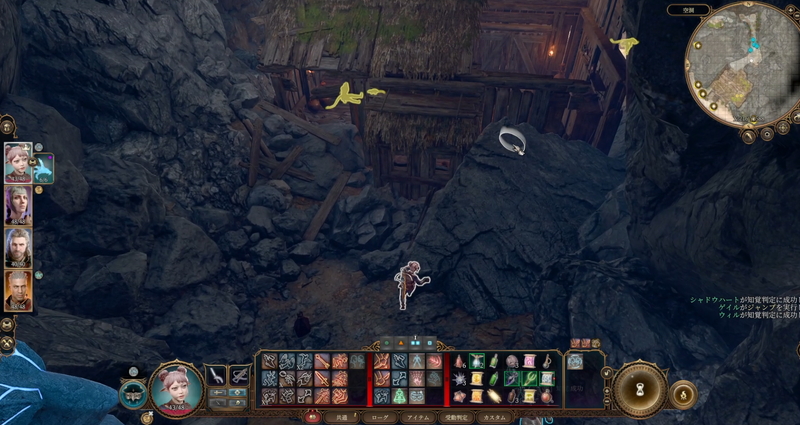Switch to the アイテム hotbar tab

pyautogui.click(x=417, y=416)
